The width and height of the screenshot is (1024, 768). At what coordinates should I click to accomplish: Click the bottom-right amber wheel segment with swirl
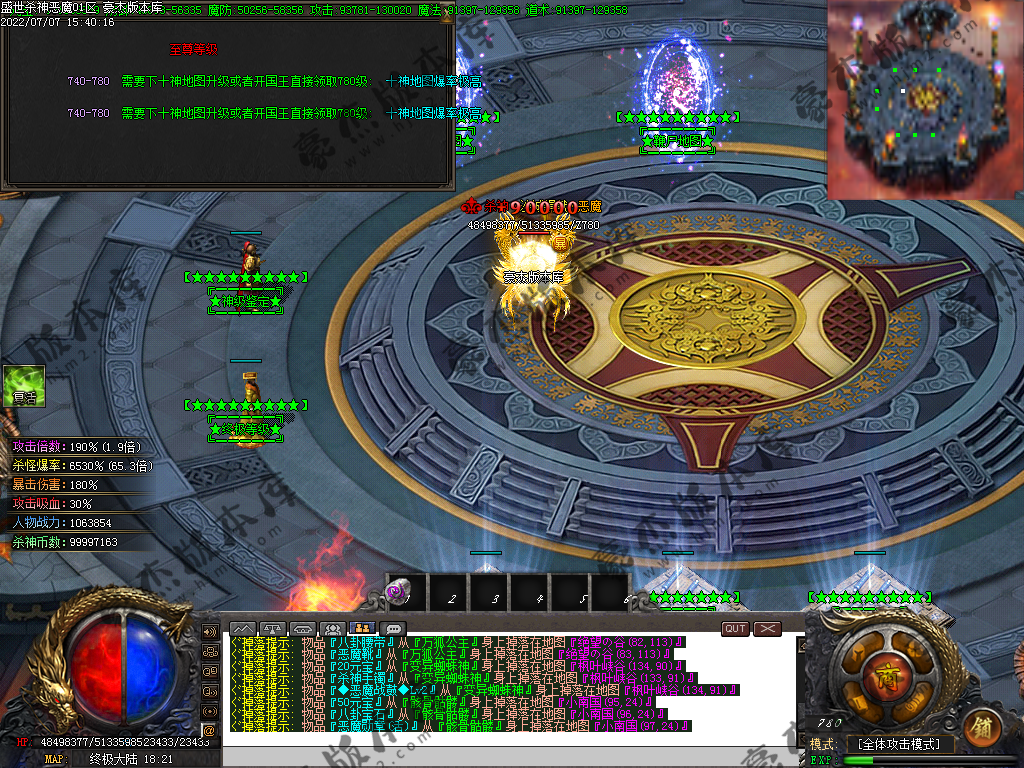pos(916,704)
